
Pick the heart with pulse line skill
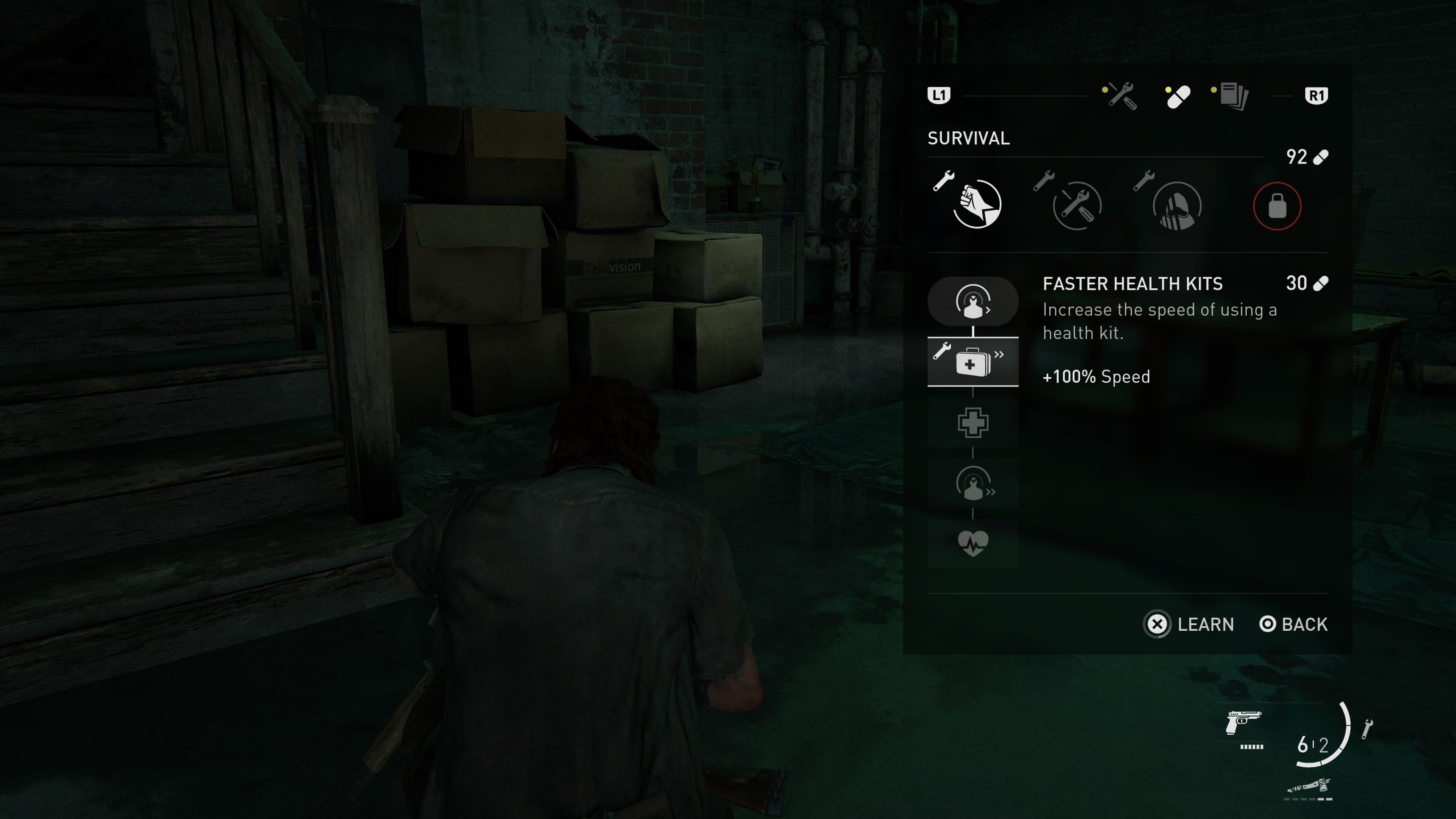pos(973,543)
